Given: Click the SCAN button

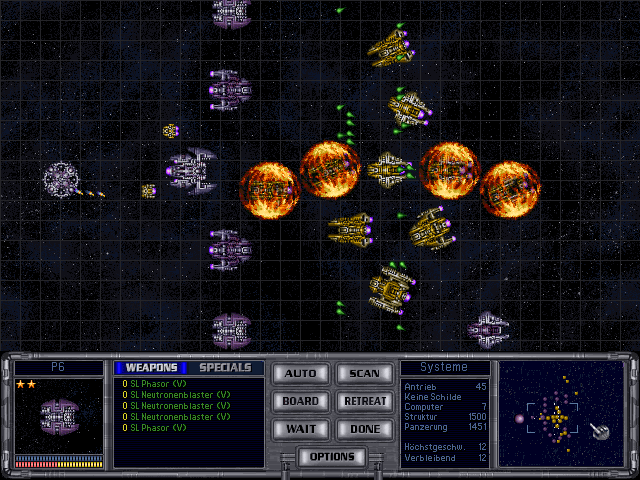Looking at the screenshot, I should pyautogui.click(x=364, y=374).
